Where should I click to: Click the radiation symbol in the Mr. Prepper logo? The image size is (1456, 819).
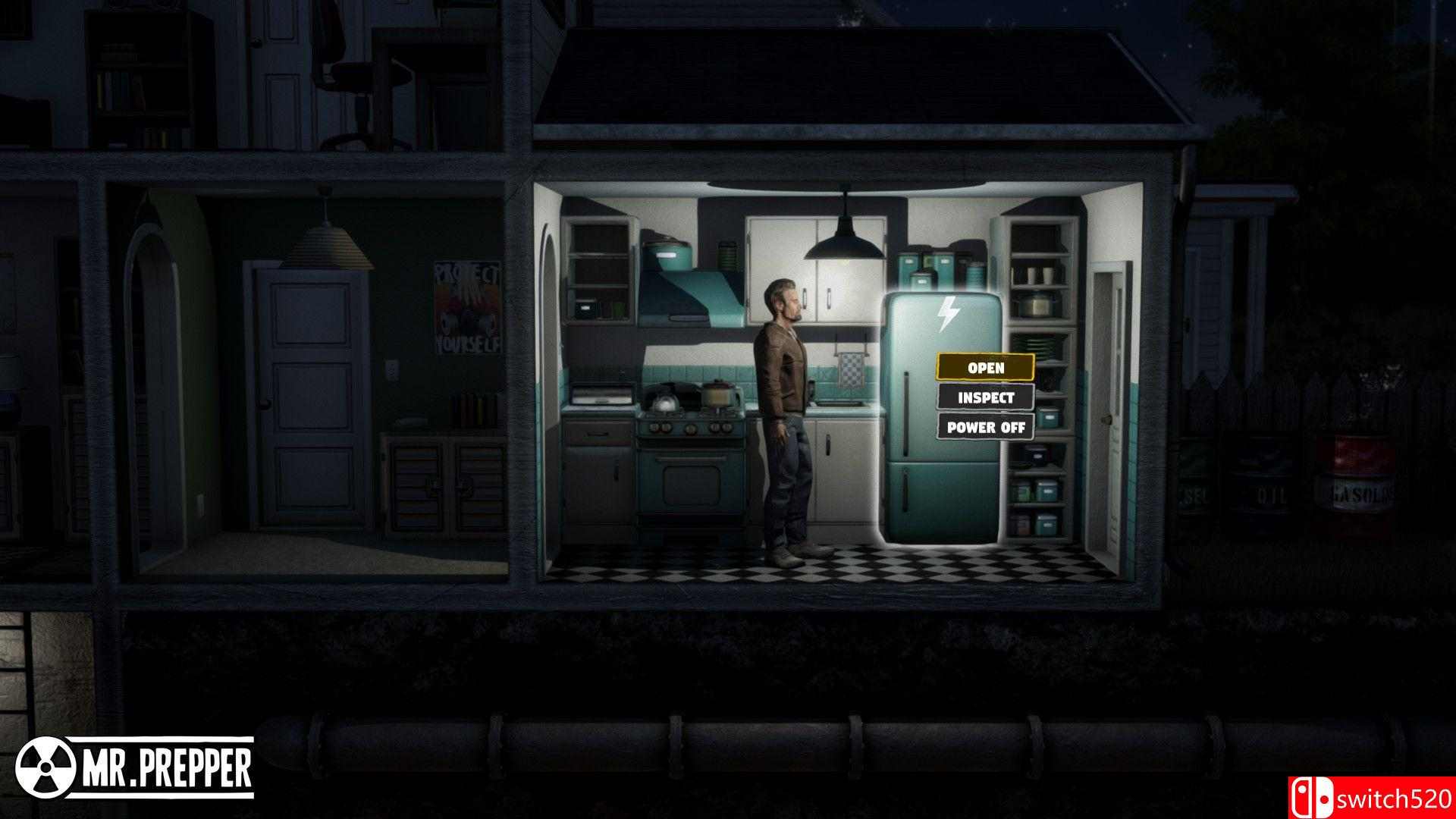click(47, 767)
